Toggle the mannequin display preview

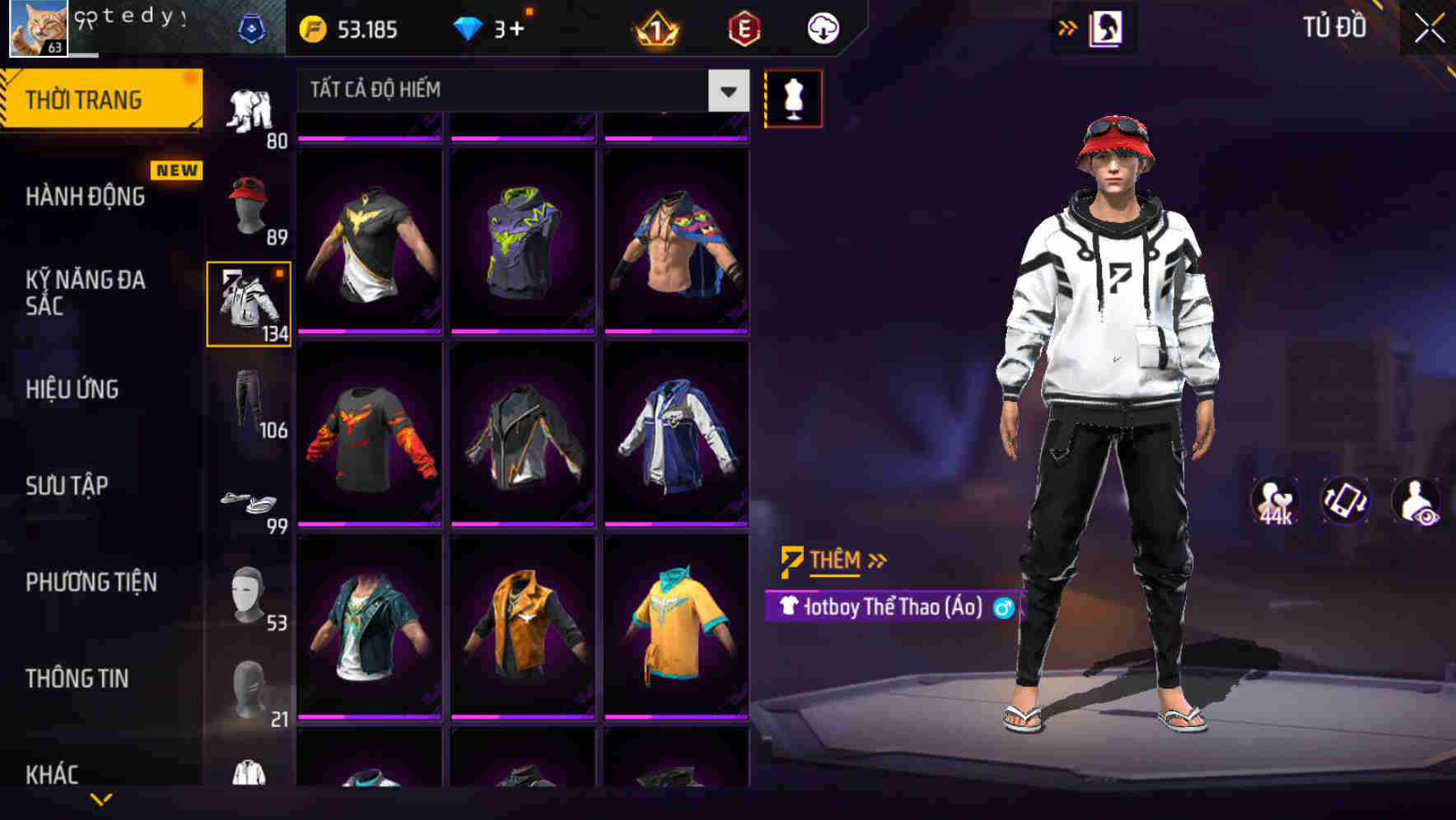coord(793,99)
